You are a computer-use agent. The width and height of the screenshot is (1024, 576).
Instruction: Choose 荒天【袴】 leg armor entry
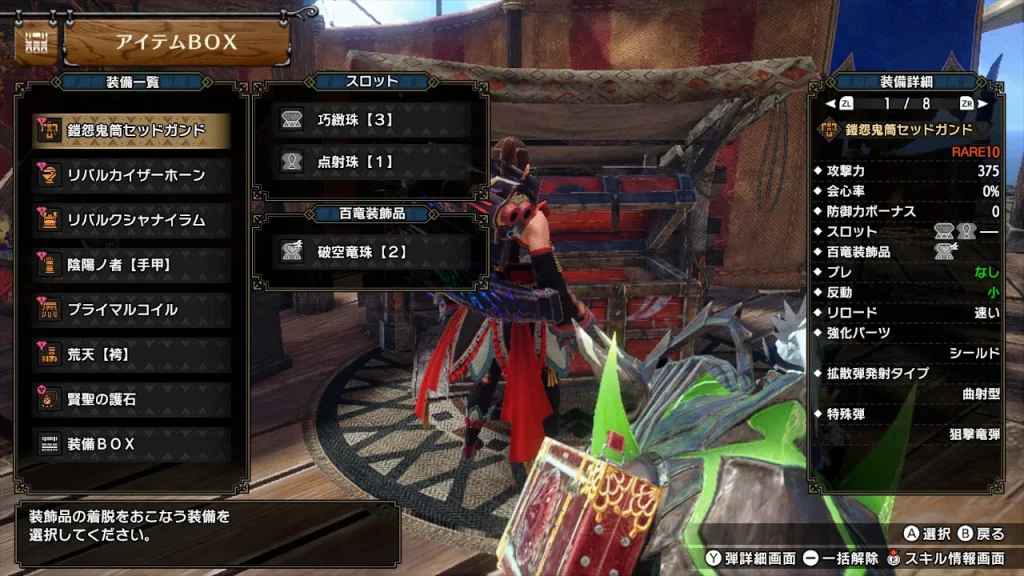click(132, 354)
